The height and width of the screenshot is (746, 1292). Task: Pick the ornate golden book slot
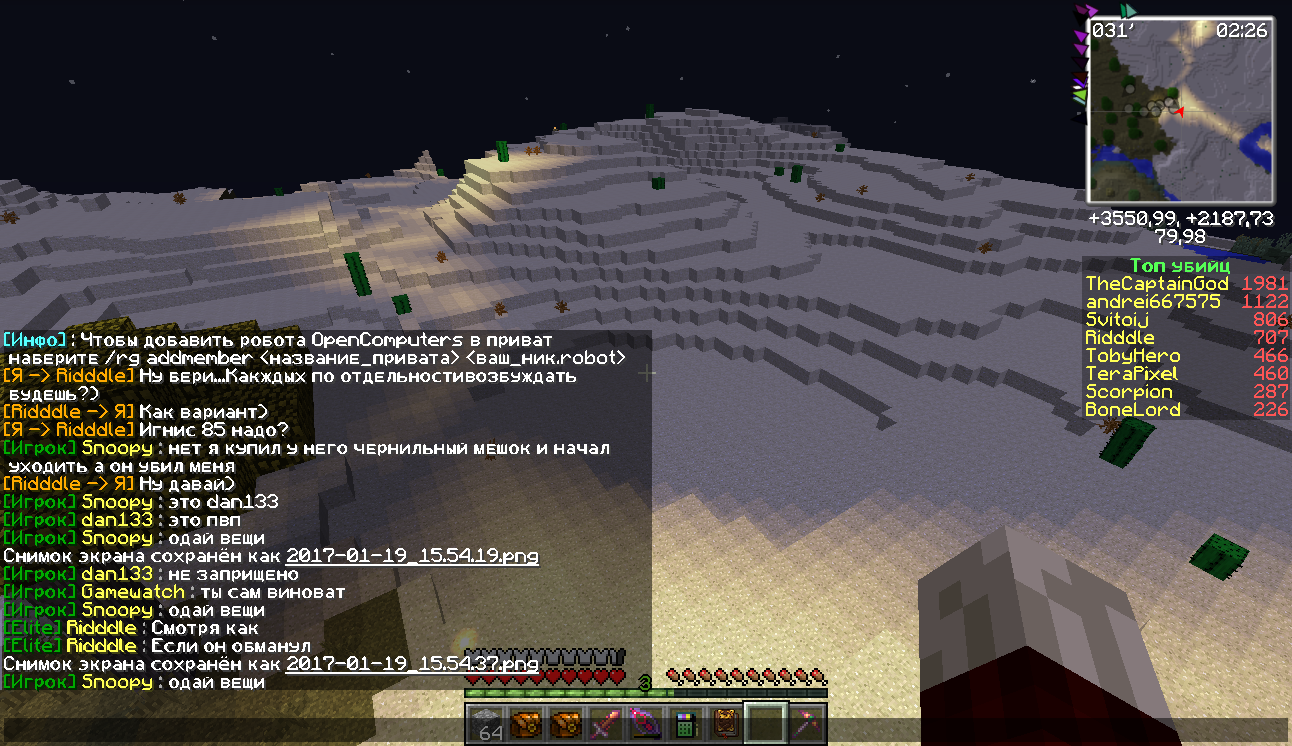[725, 723]
